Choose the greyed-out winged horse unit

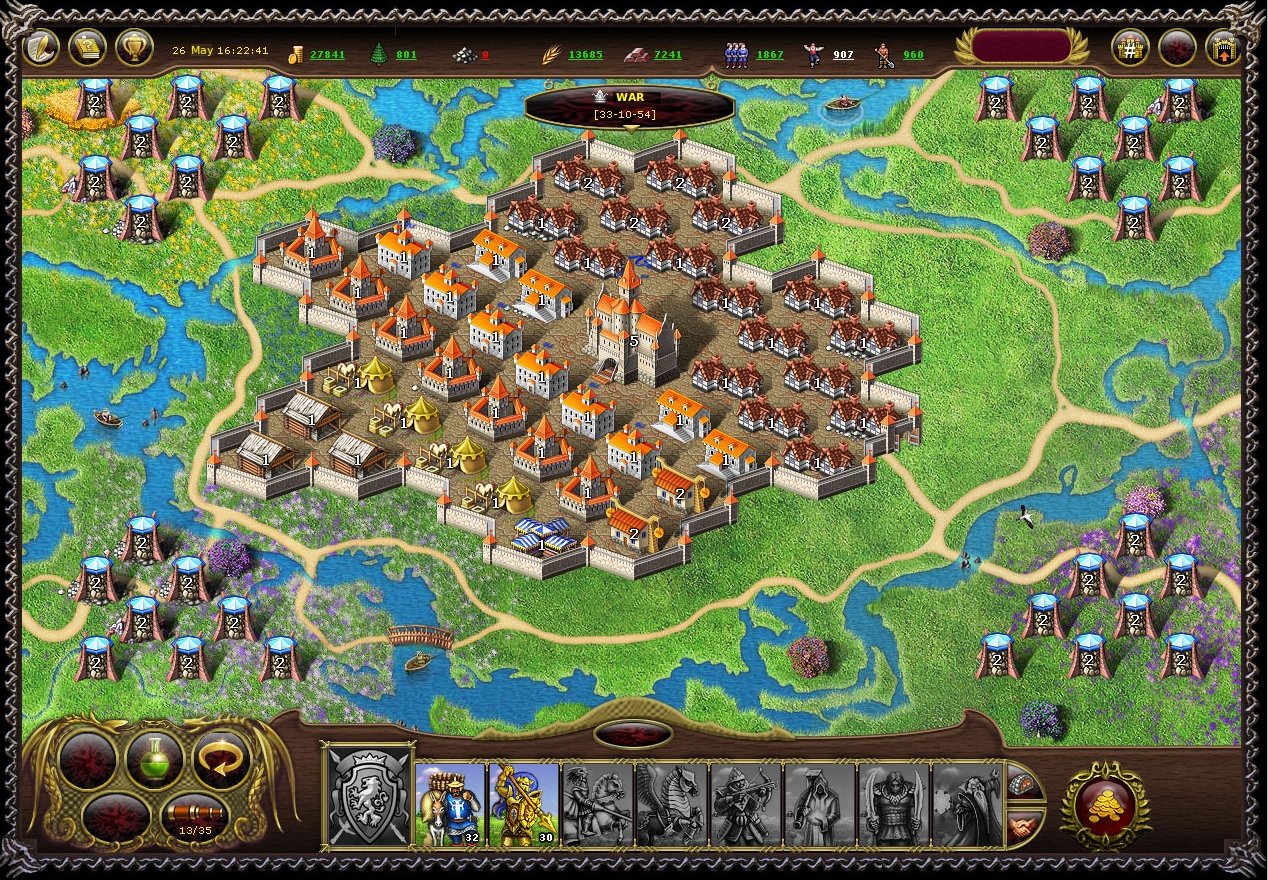pos(672,805)
